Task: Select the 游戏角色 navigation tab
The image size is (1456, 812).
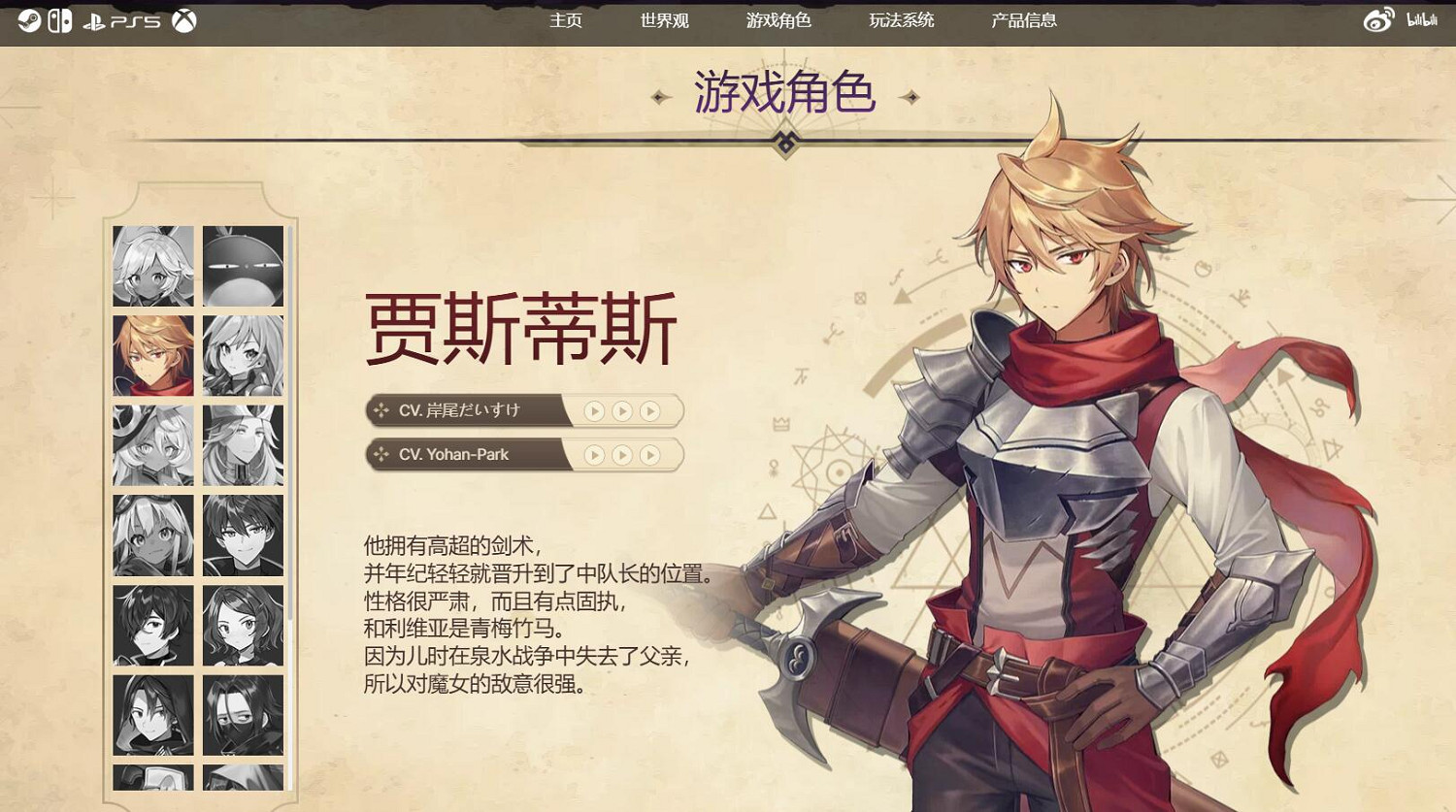Action: point(780,20)
